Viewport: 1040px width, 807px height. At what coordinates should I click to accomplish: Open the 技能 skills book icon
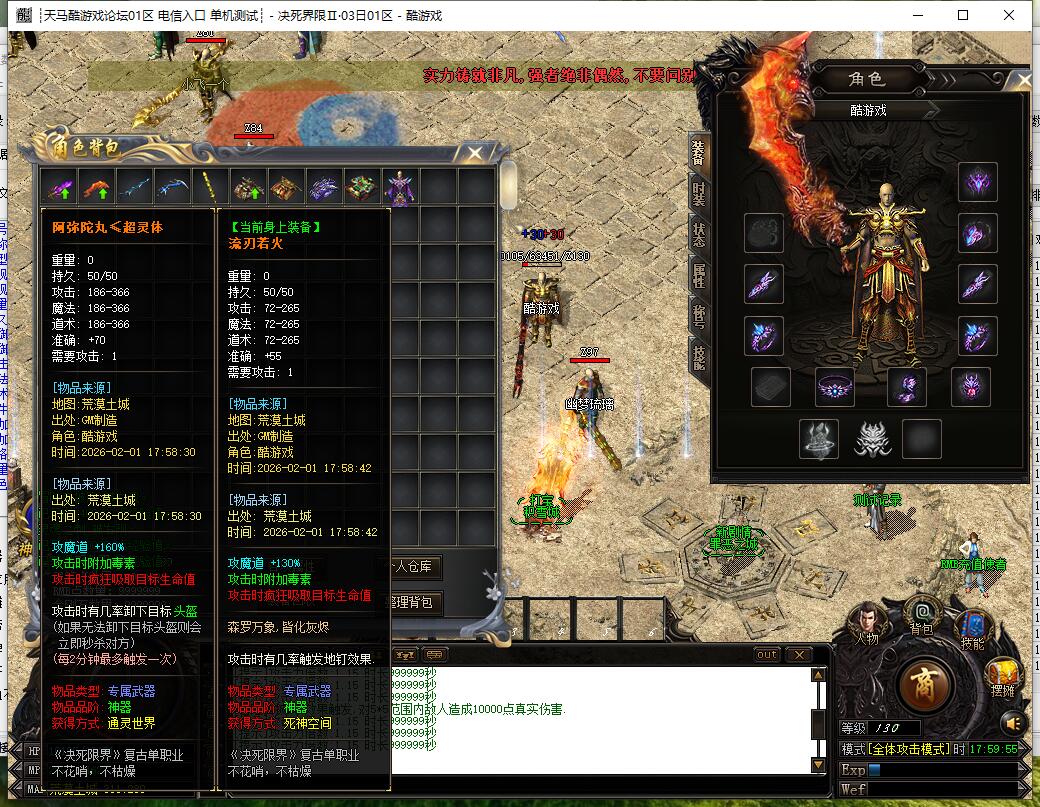(973, 626)
